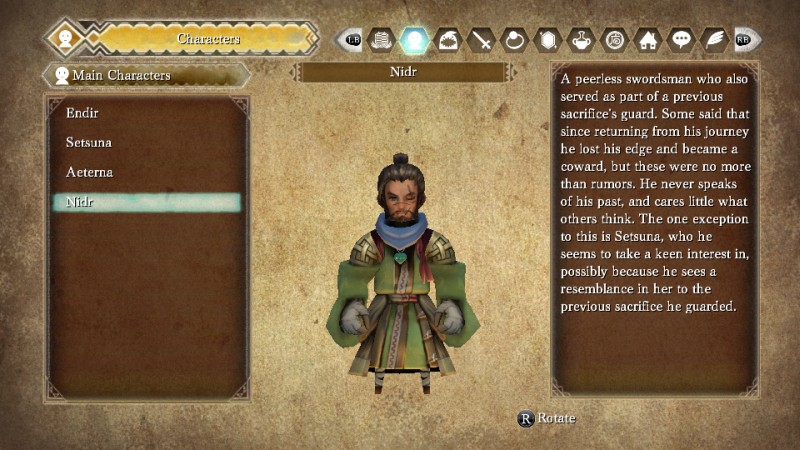Open the speech bubble tab
800x450 pixels.
coord(681,40)
